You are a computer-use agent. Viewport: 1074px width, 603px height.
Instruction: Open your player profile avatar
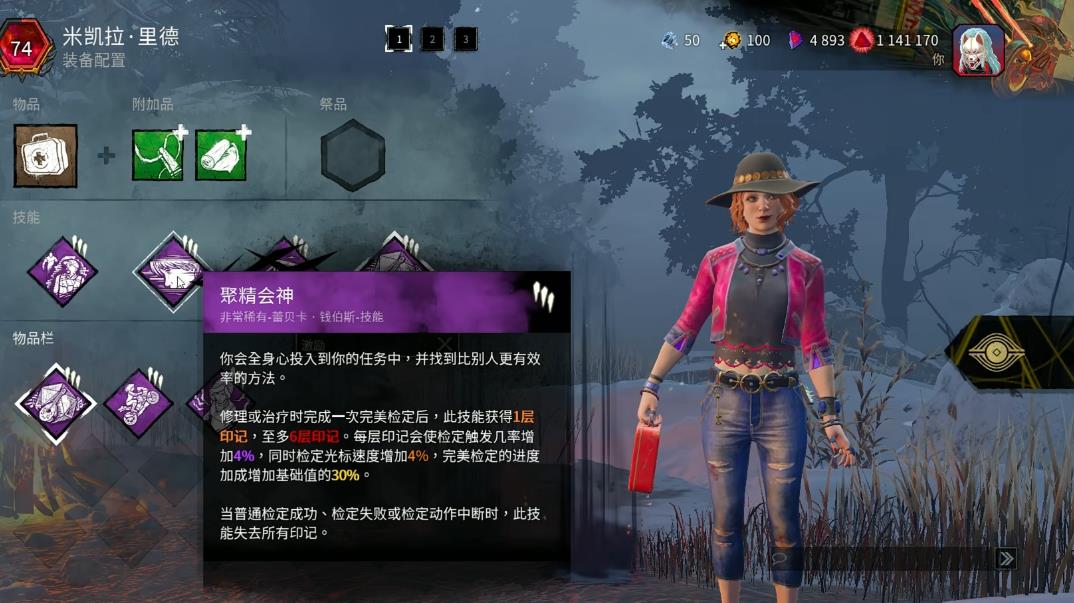coord(978,50)
